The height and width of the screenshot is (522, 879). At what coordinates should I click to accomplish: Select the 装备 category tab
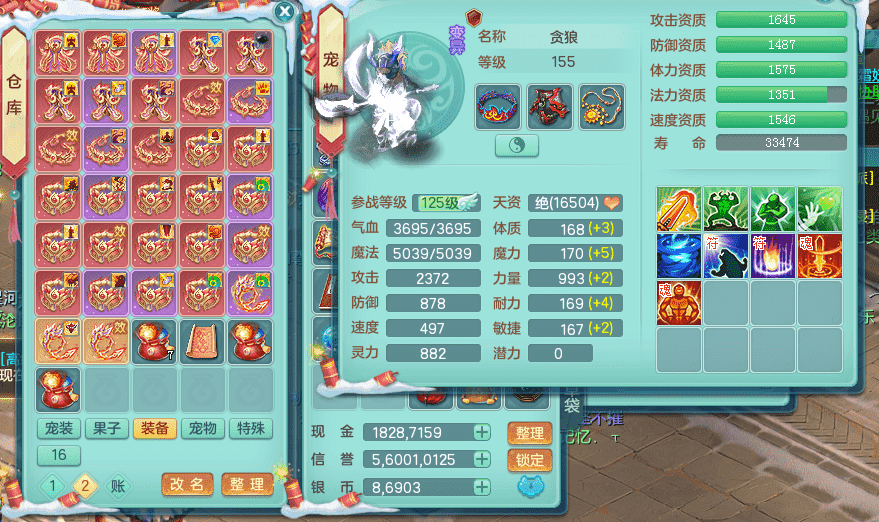(x=154, y=429)
